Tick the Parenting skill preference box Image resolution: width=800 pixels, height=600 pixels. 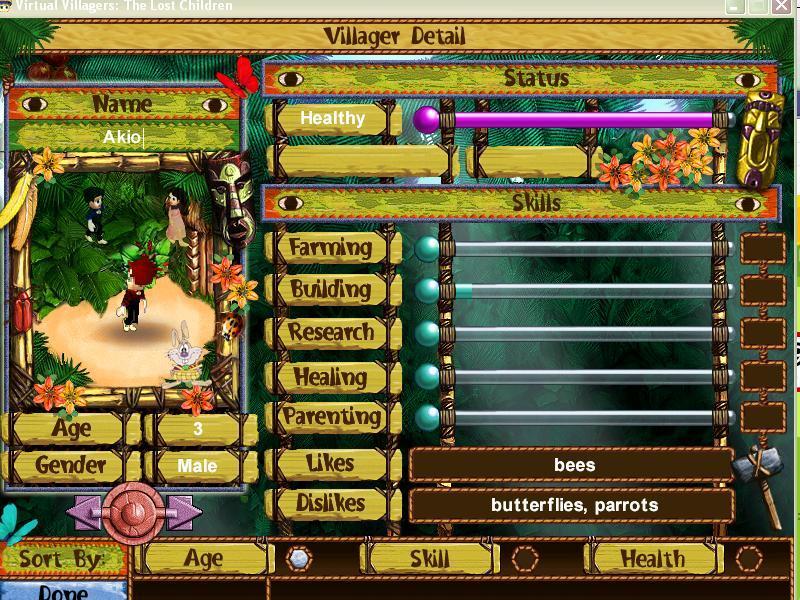pos(762,417)
